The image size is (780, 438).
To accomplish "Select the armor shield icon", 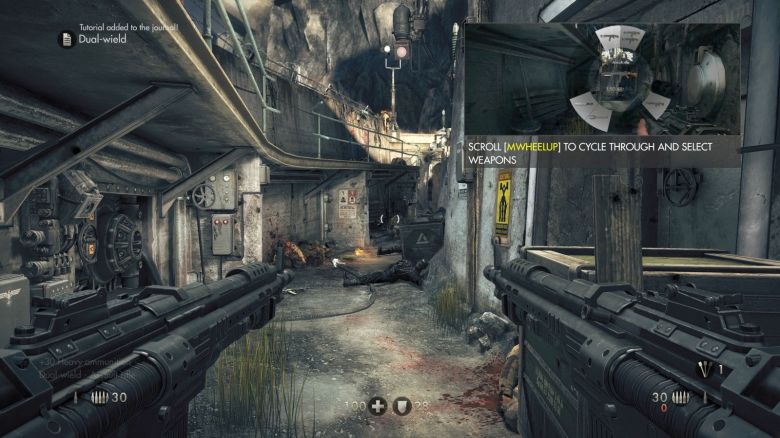I will click(x=402, y=406).
